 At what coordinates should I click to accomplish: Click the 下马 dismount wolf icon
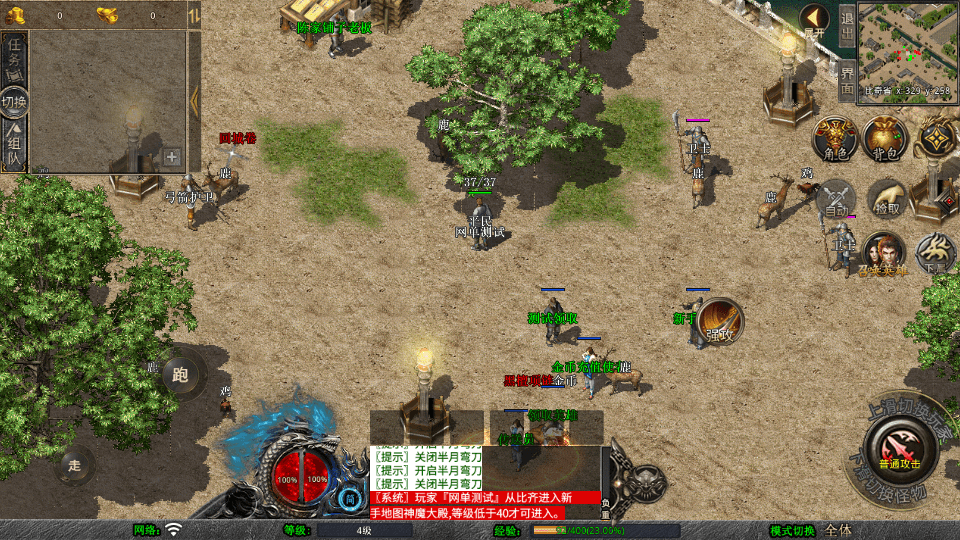click(x=935, y=253)
